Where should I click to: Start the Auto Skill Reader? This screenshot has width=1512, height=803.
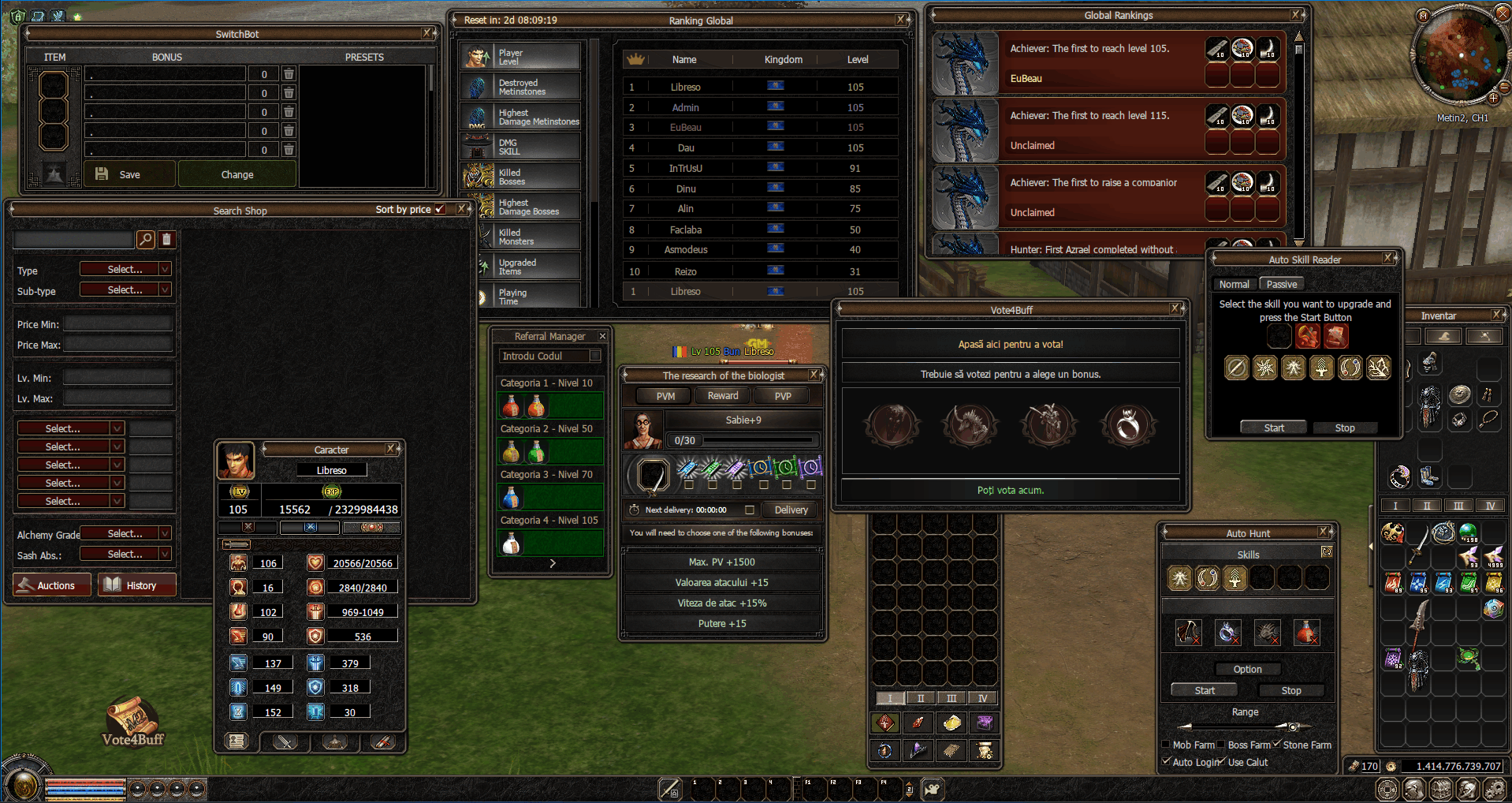(1273, 428)
